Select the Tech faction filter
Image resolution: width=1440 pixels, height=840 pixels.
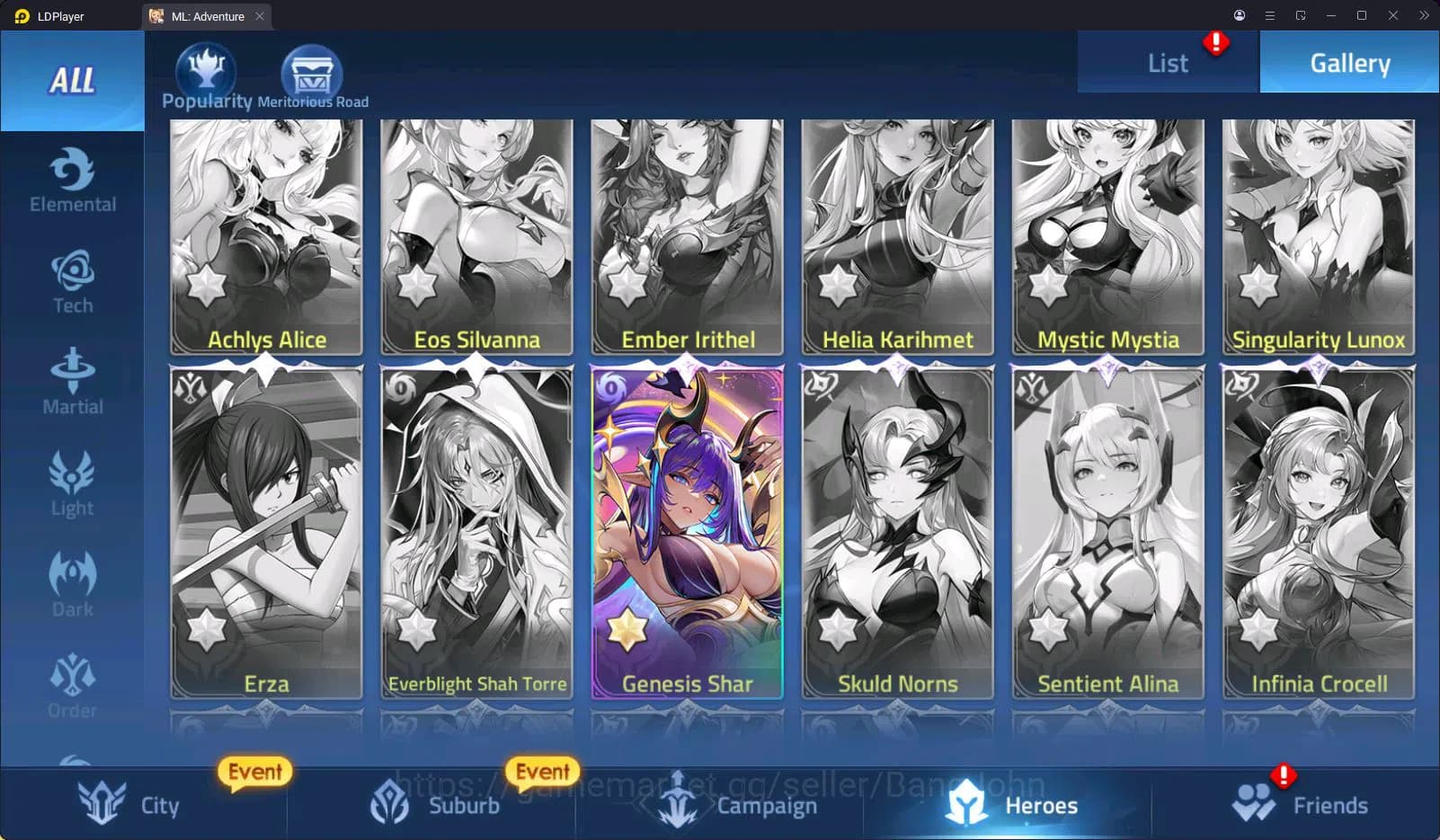click(x=72, y=283)
